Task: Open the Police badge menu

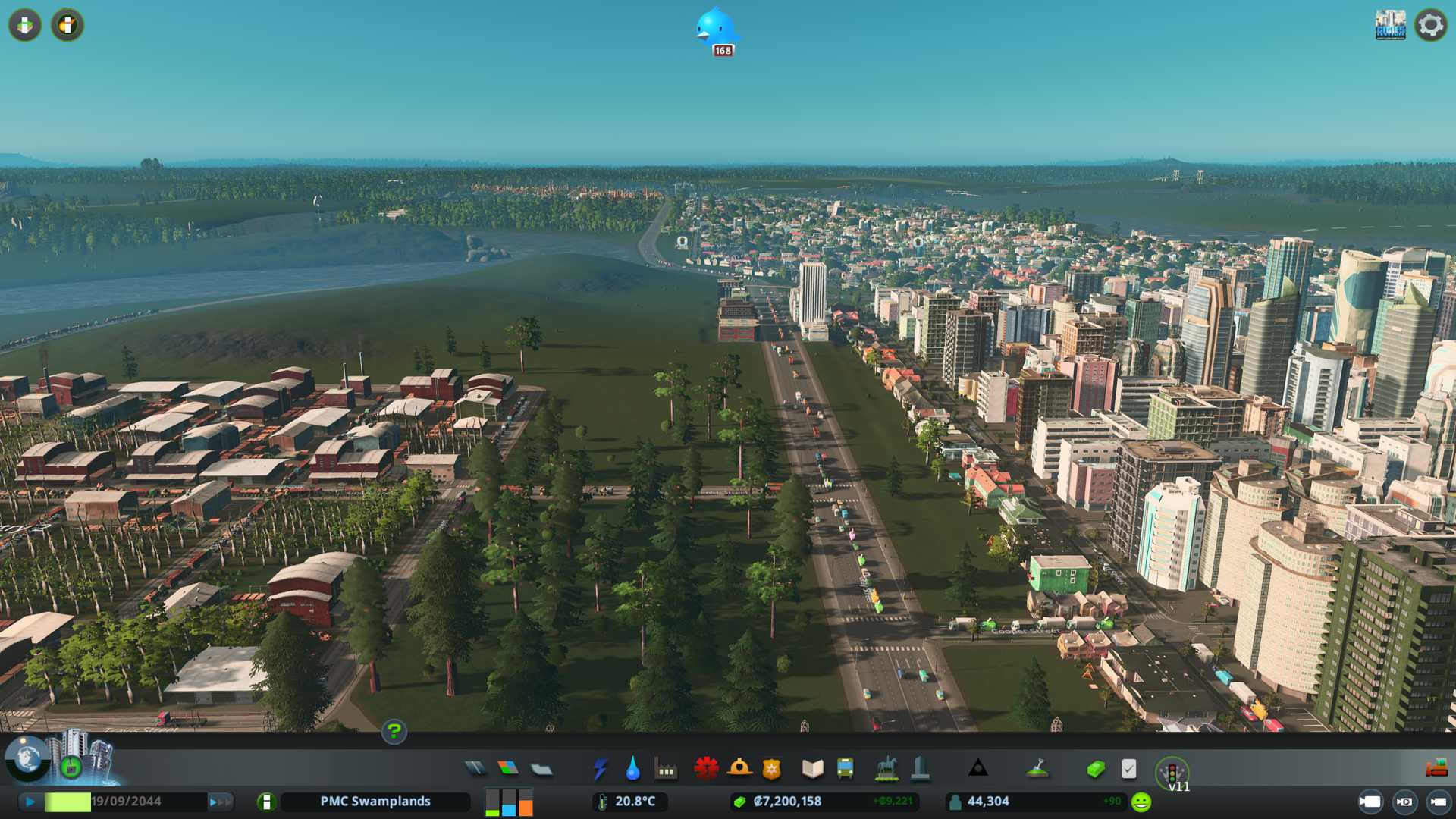Action: pos(771,769)
